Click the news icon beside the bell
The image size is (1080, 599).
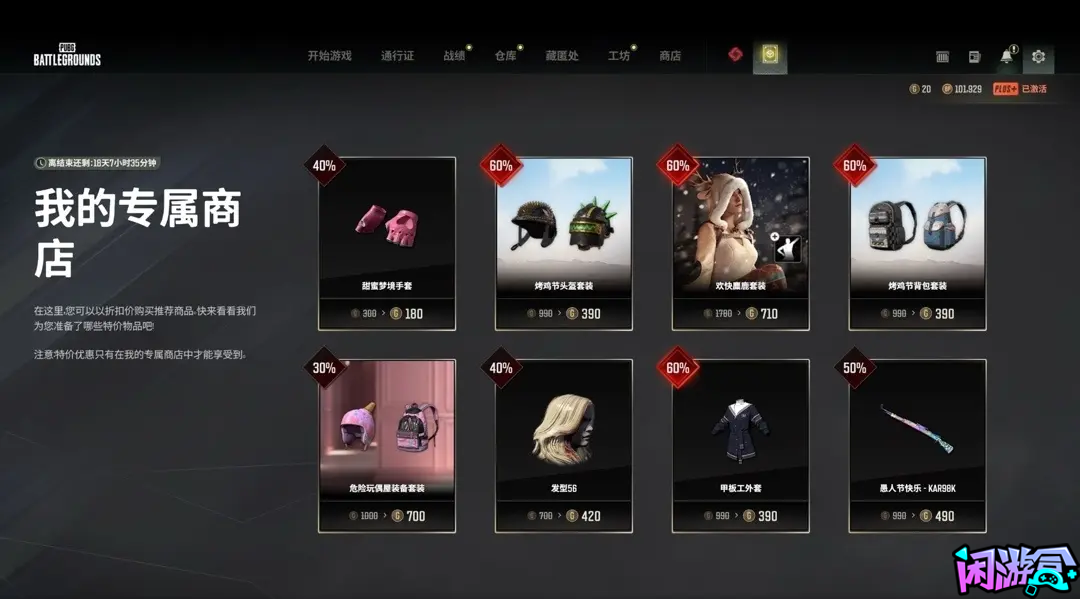click(x=974, y=57)
